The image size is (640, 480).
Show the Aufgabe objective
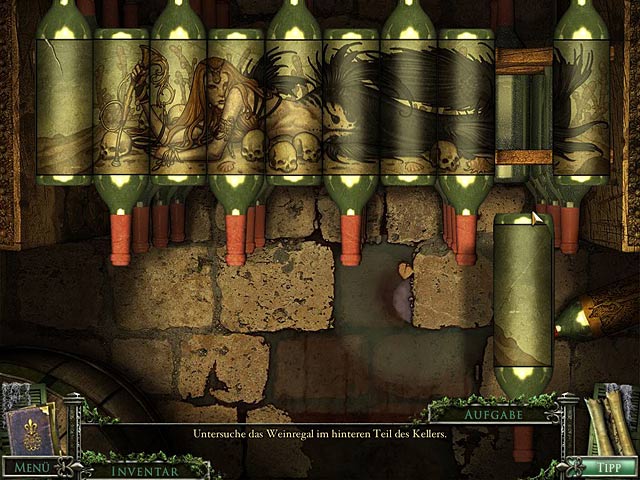(x=491, y=413)
